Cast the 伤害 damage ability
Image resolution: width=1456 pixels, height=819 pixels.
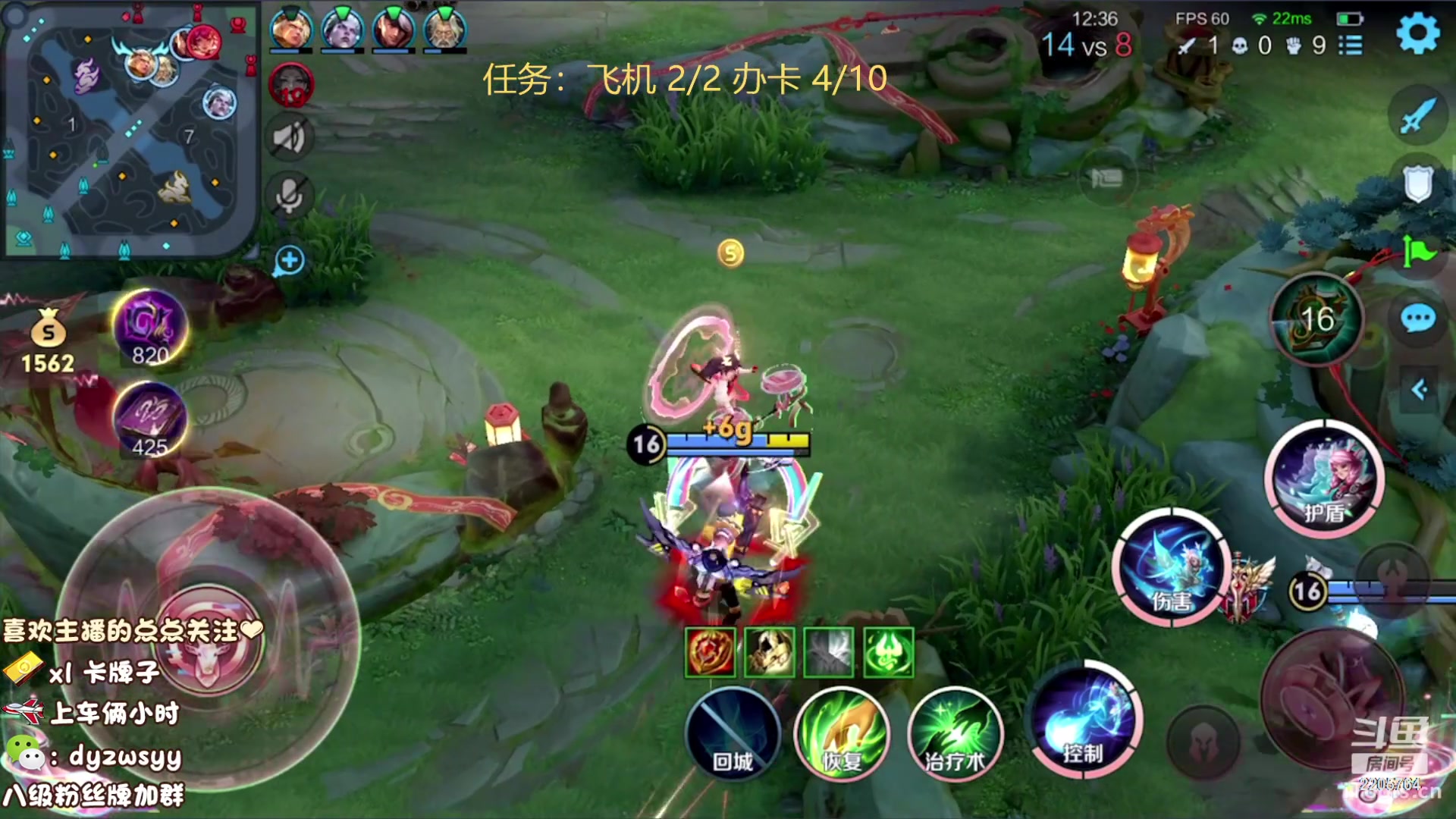(1172, 567)
